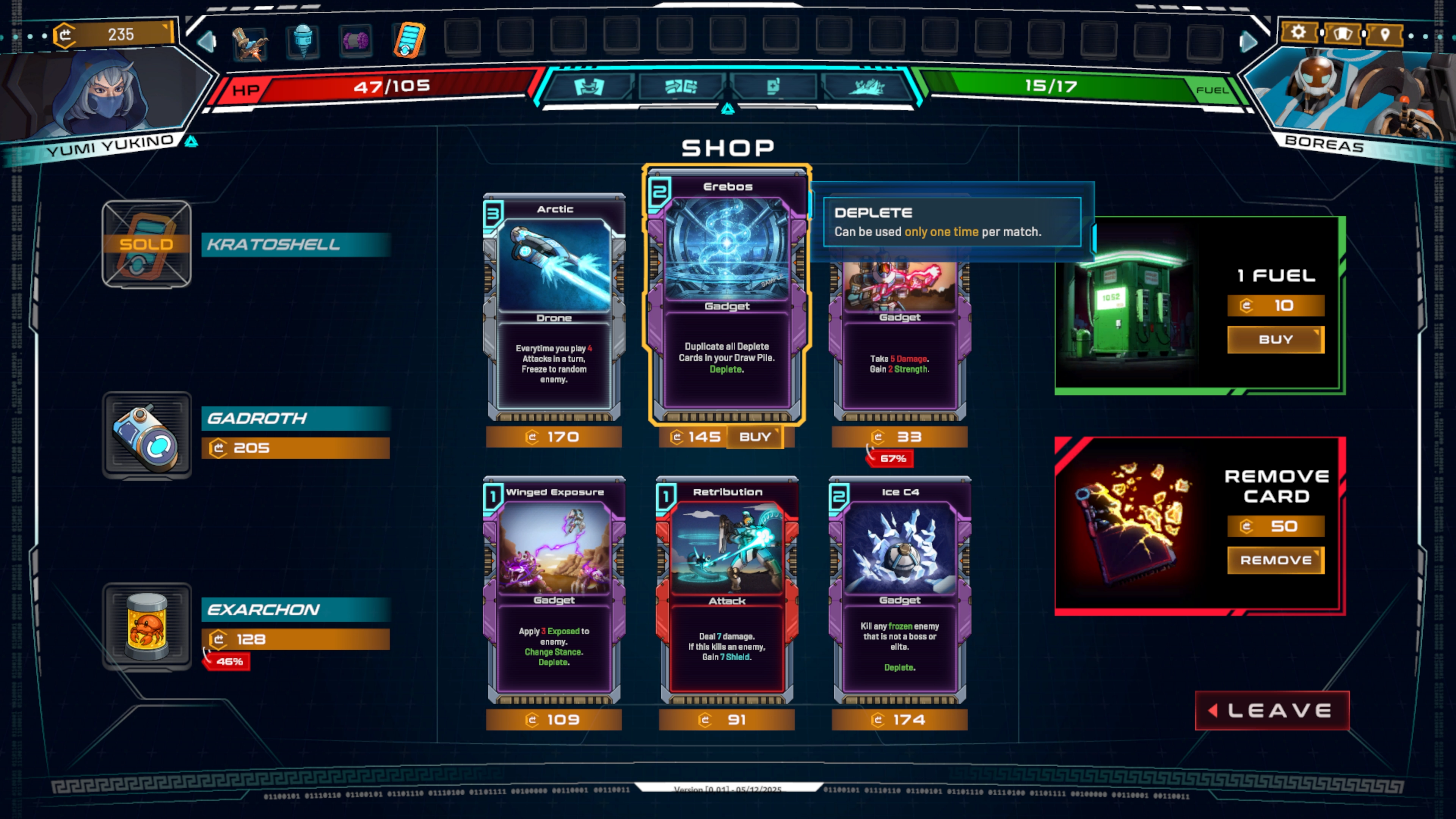
Task: Open the Settings gear menu
Action: coord(1298,33)
